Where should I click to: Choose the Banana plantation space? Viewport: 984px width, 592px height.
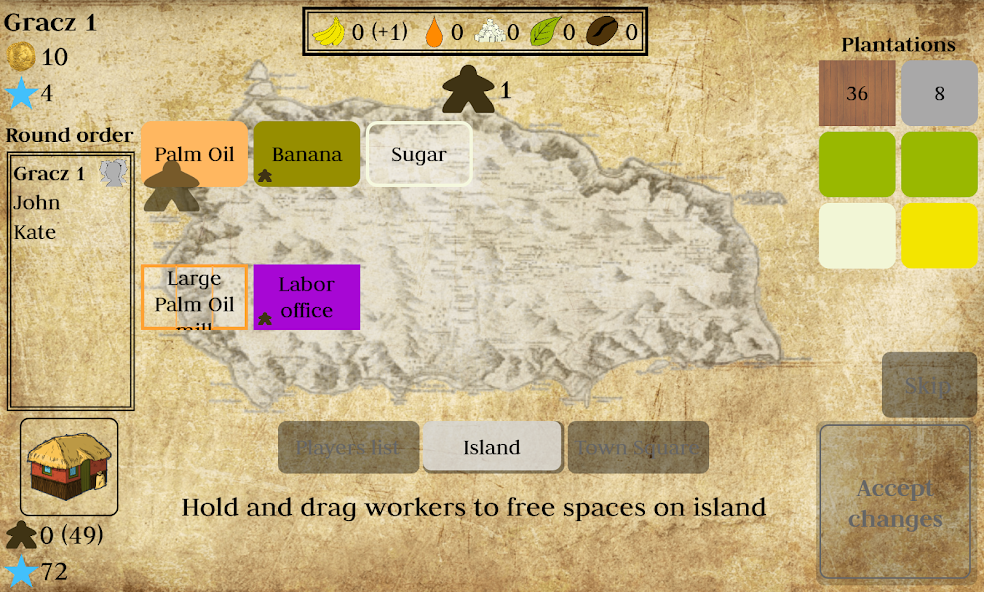tap(307, 154)
